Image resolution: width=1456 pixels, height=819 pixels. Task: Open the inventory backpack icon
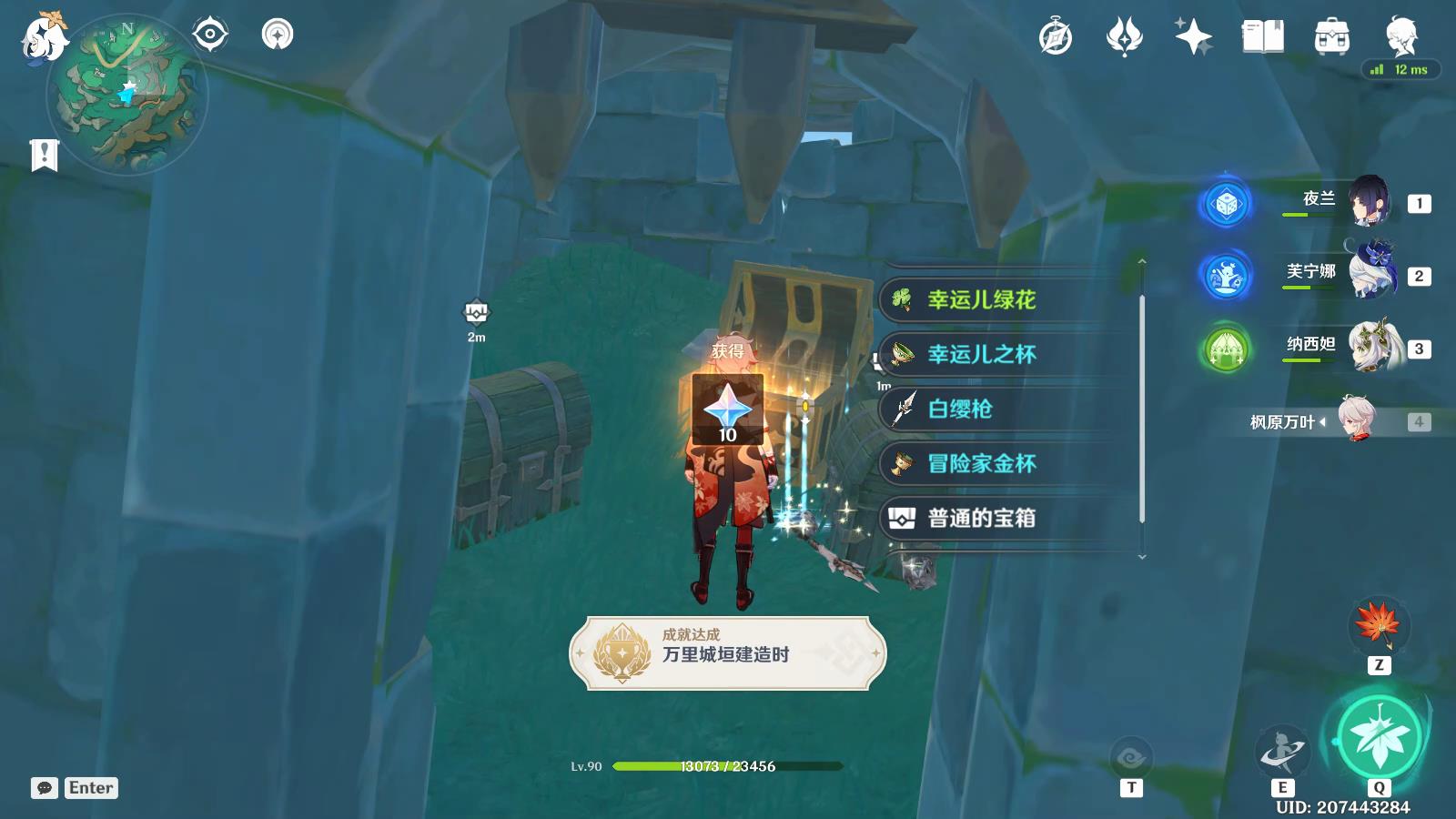(x=1330, y=36)
